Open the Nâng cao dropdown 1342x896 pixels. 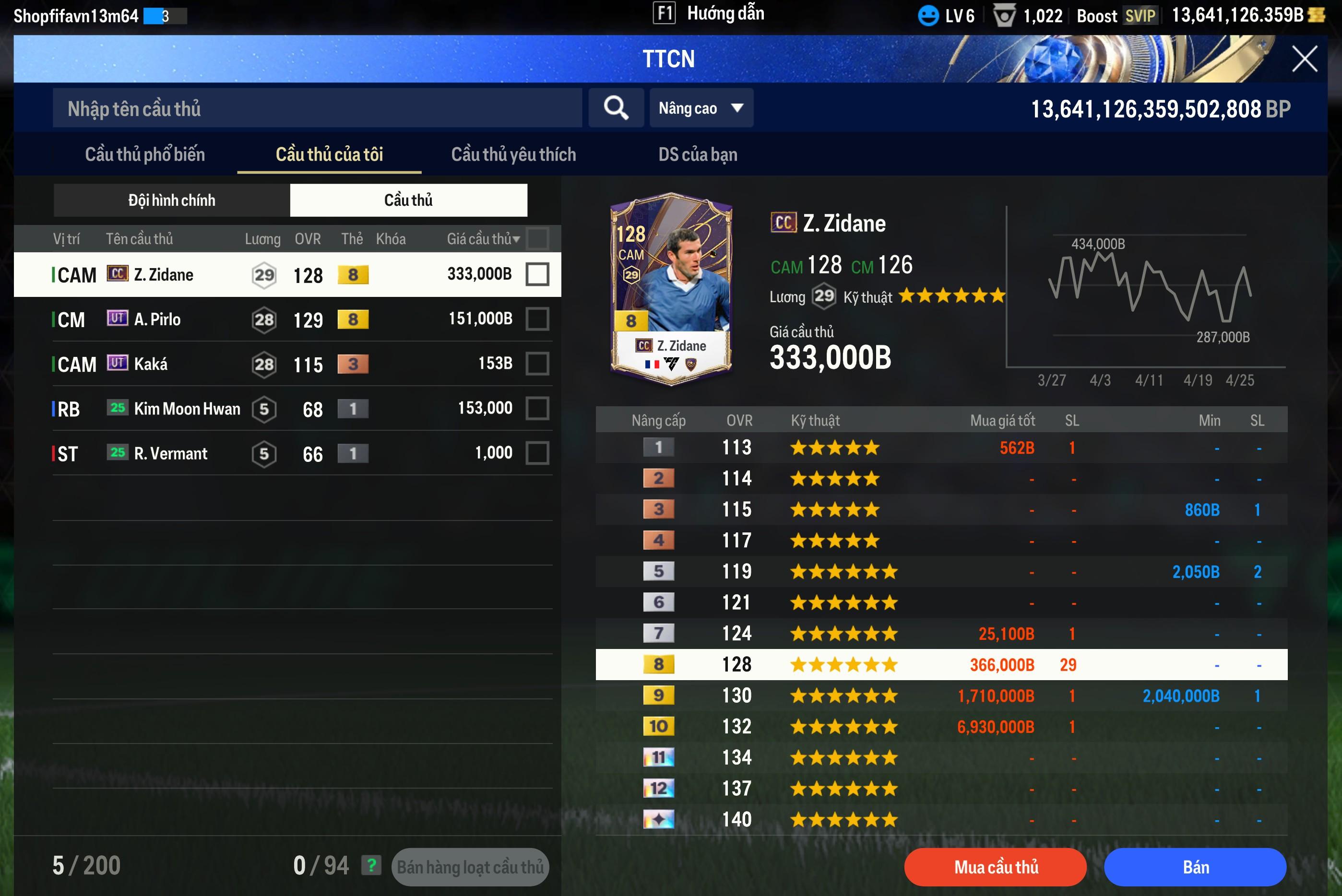click(x=701, y=108)
